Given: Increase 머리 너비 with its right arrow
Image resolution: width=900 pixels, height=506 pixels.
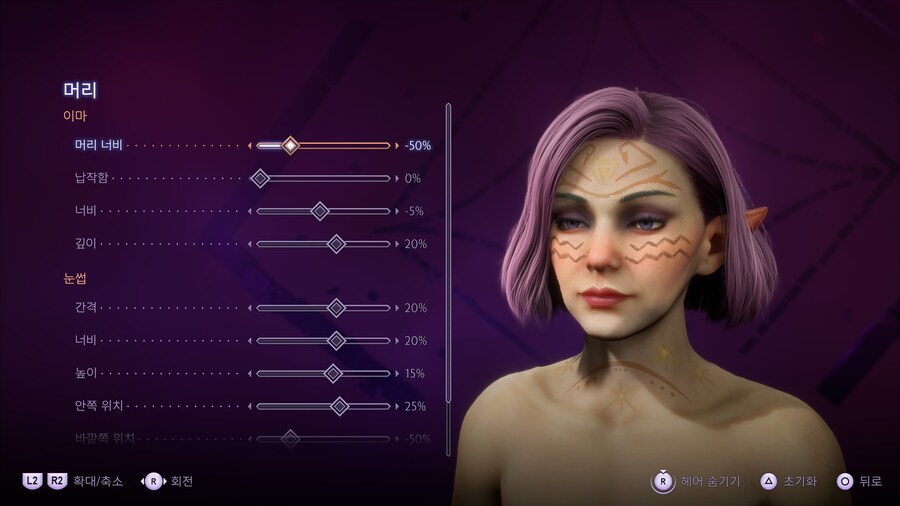Looking at the screenshot, I should coord(397,146).
